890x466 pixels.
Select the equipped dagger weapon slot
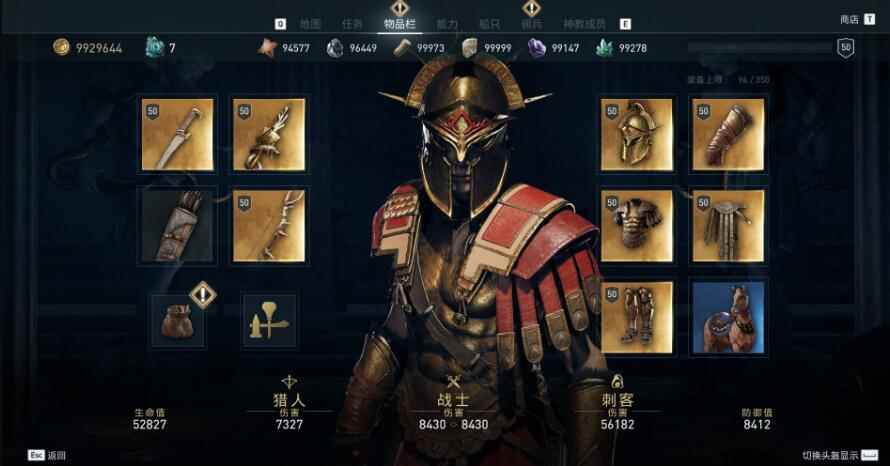click(x=178, y=134)
